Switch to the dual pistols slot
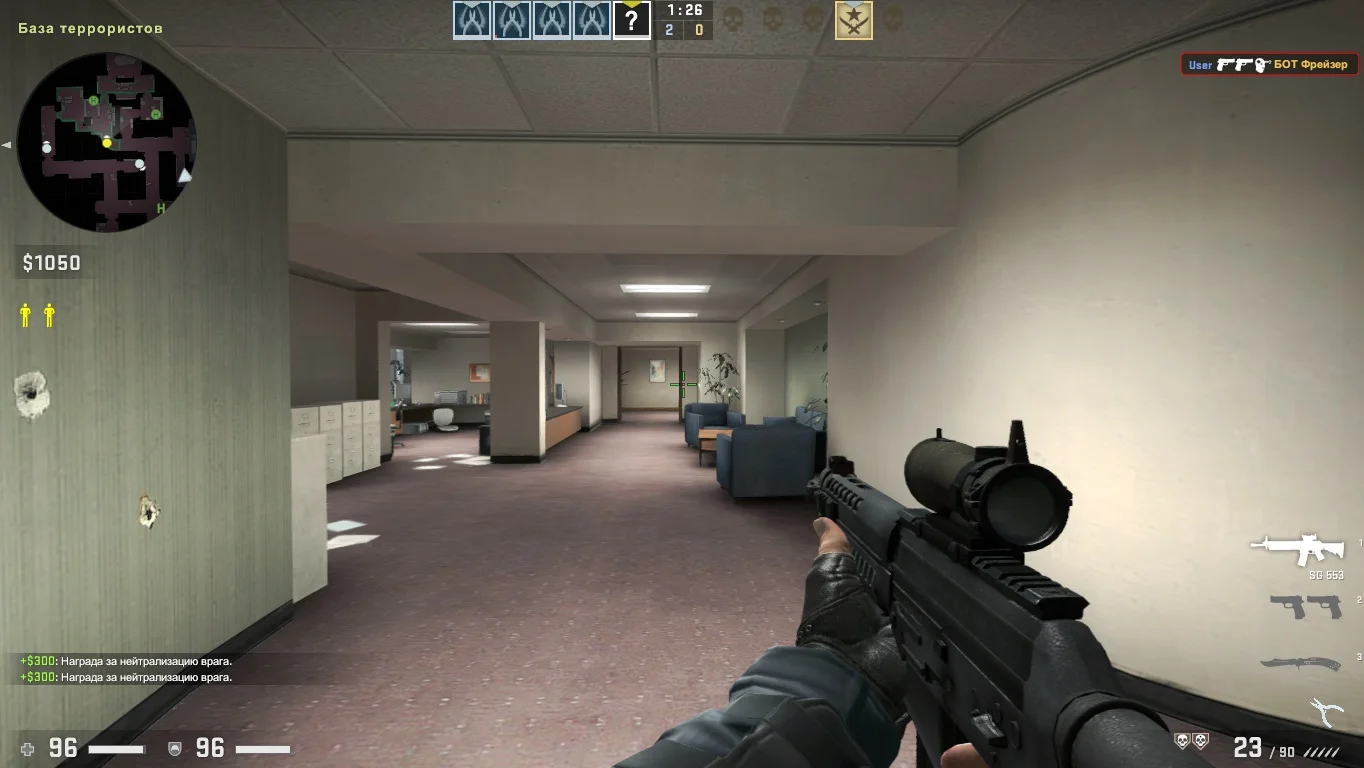This screenshot has height=768, width=1364. tap(1306, 606)
